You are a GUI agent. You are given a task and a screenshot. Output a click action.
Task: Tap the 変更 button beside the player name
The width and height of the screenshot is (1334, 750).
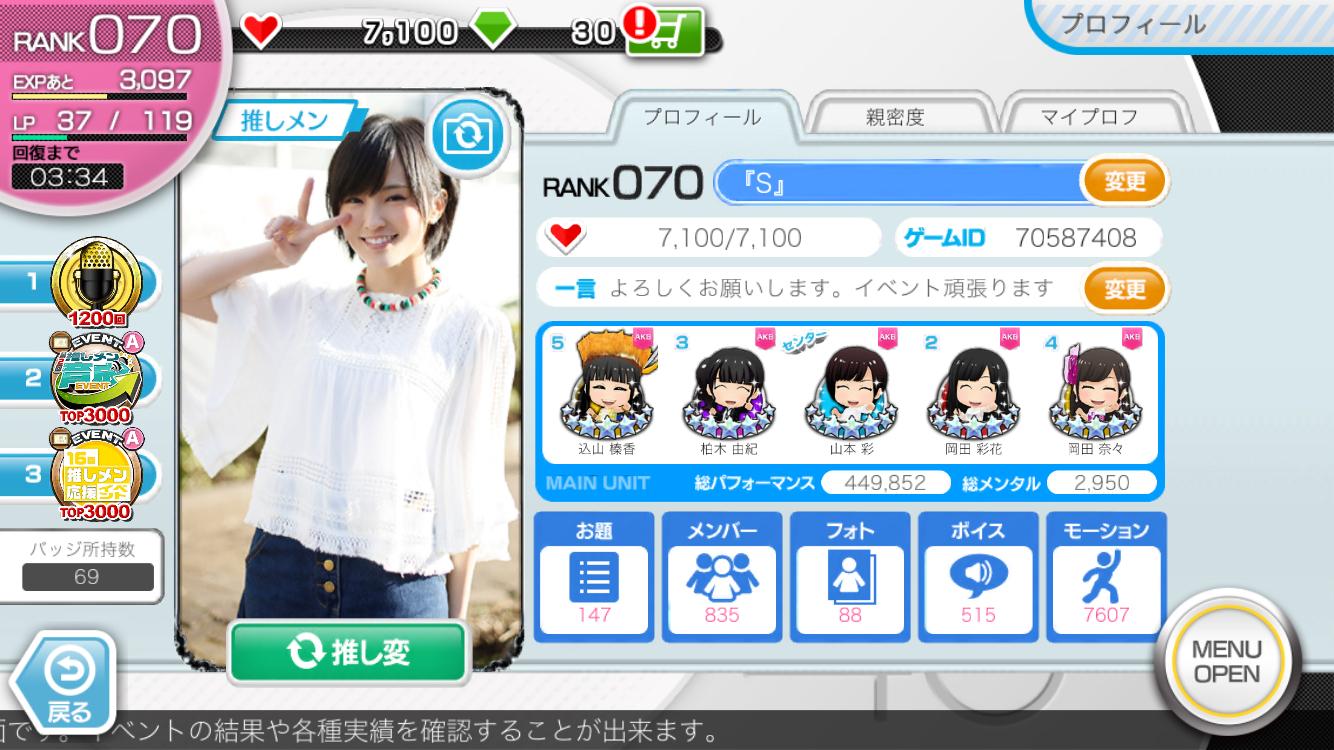tap(1124, 182)
